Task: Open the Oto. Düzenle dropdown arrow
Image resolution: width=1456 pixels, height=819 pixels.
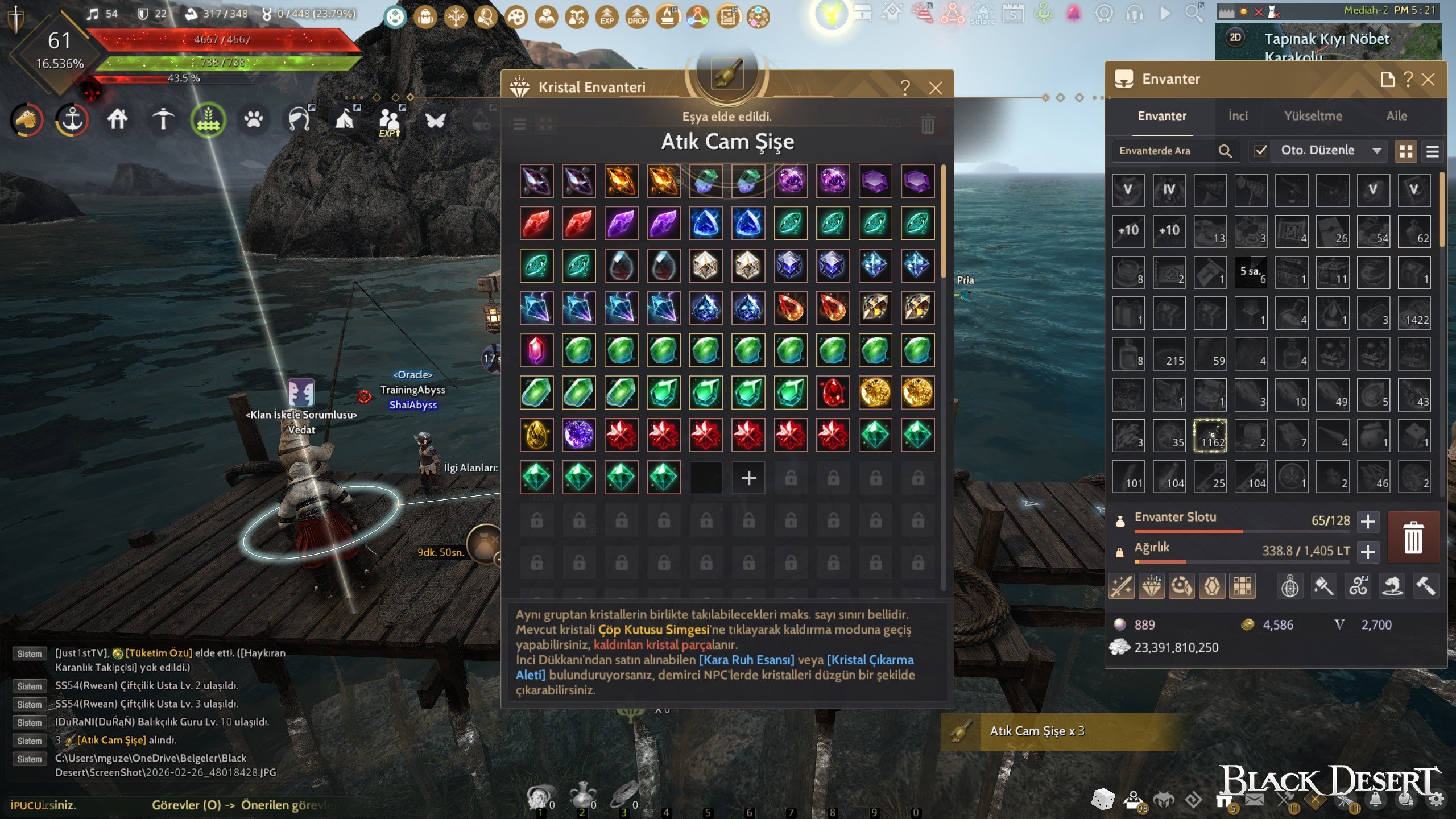Action: (1376, 150)
